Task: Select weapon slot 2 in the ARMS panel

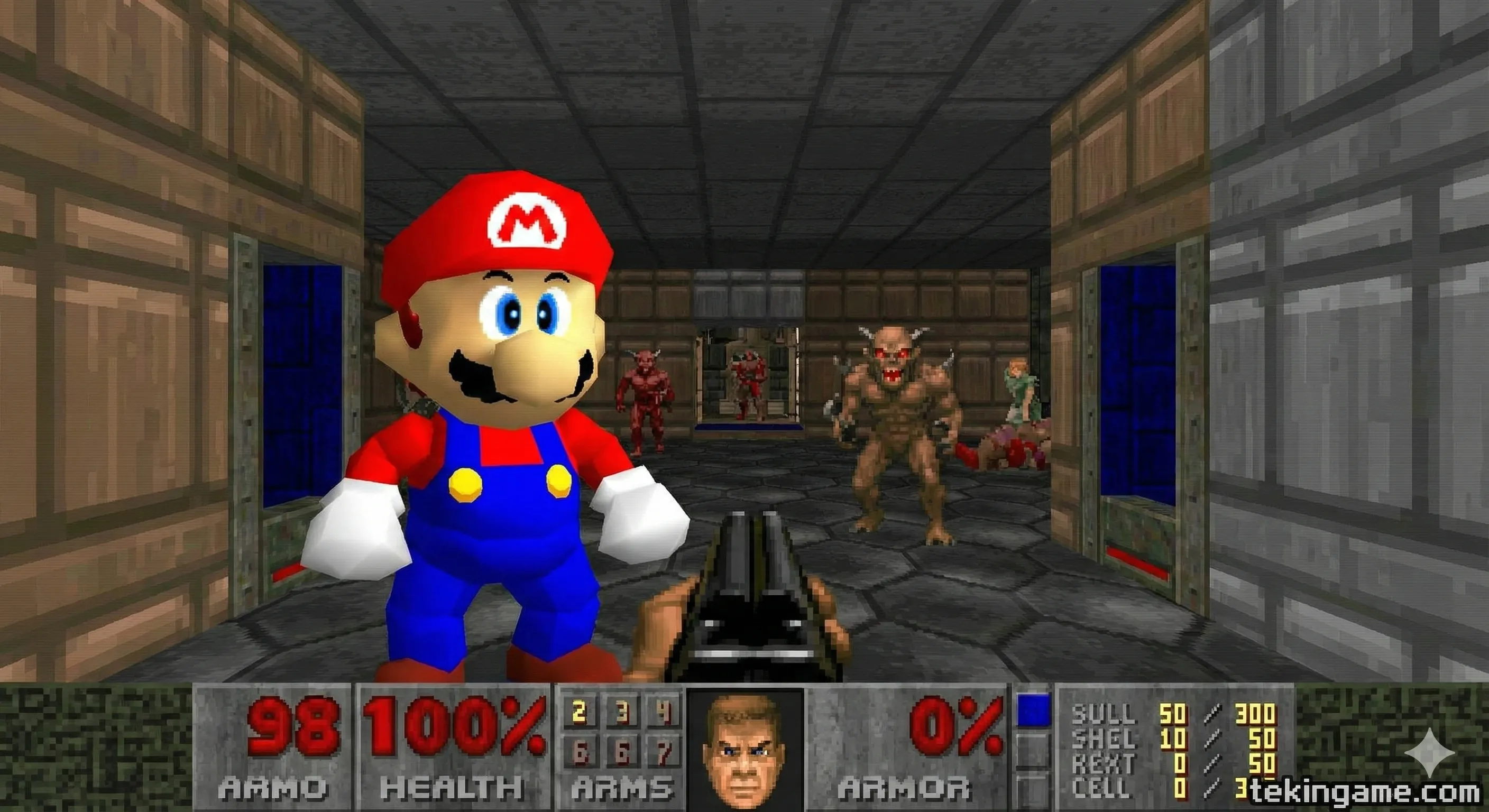Action: [580, 713]
